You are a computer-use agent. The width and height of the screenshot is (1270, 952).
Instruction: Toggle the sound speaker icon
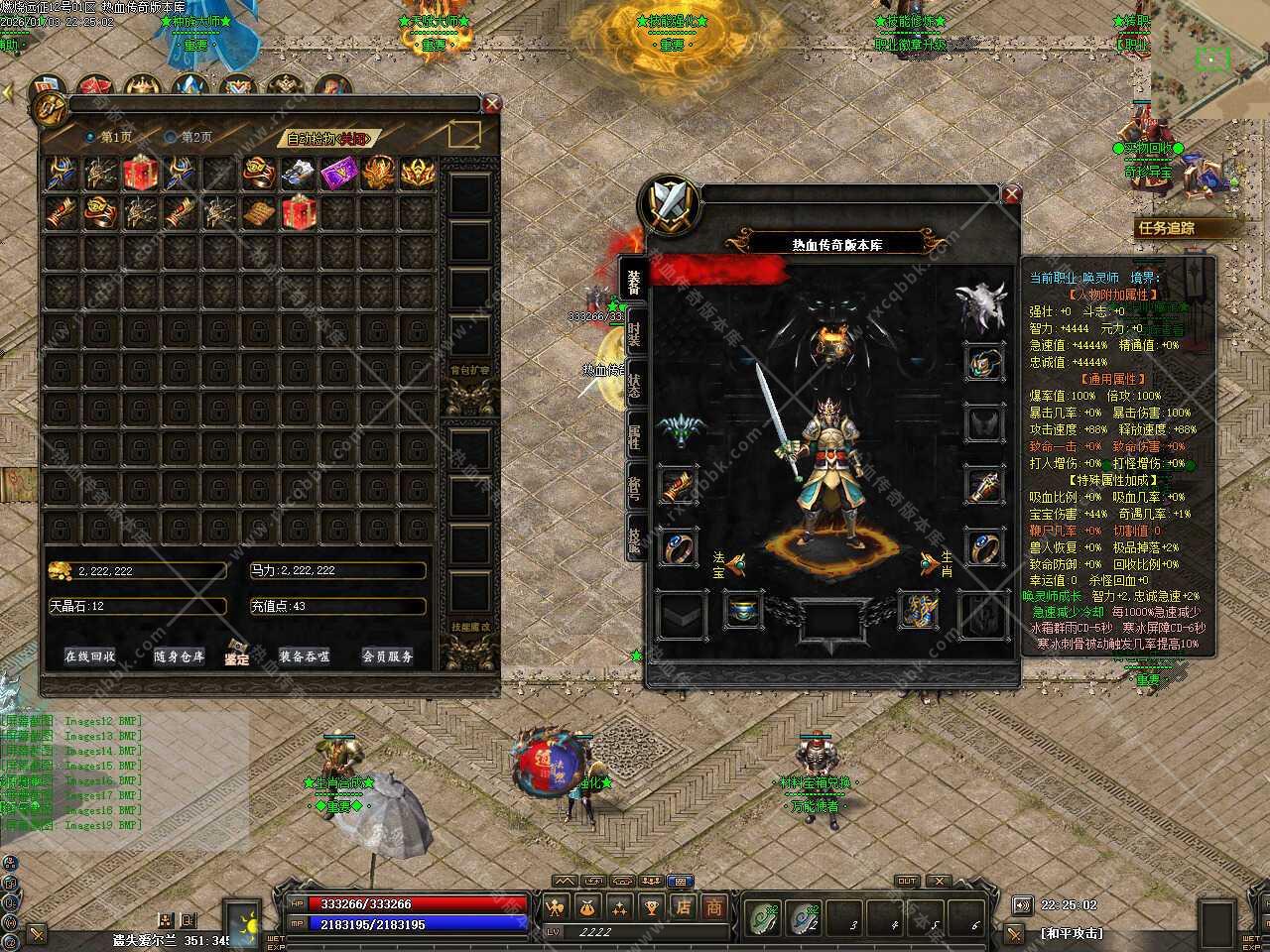coord(1022,904)
